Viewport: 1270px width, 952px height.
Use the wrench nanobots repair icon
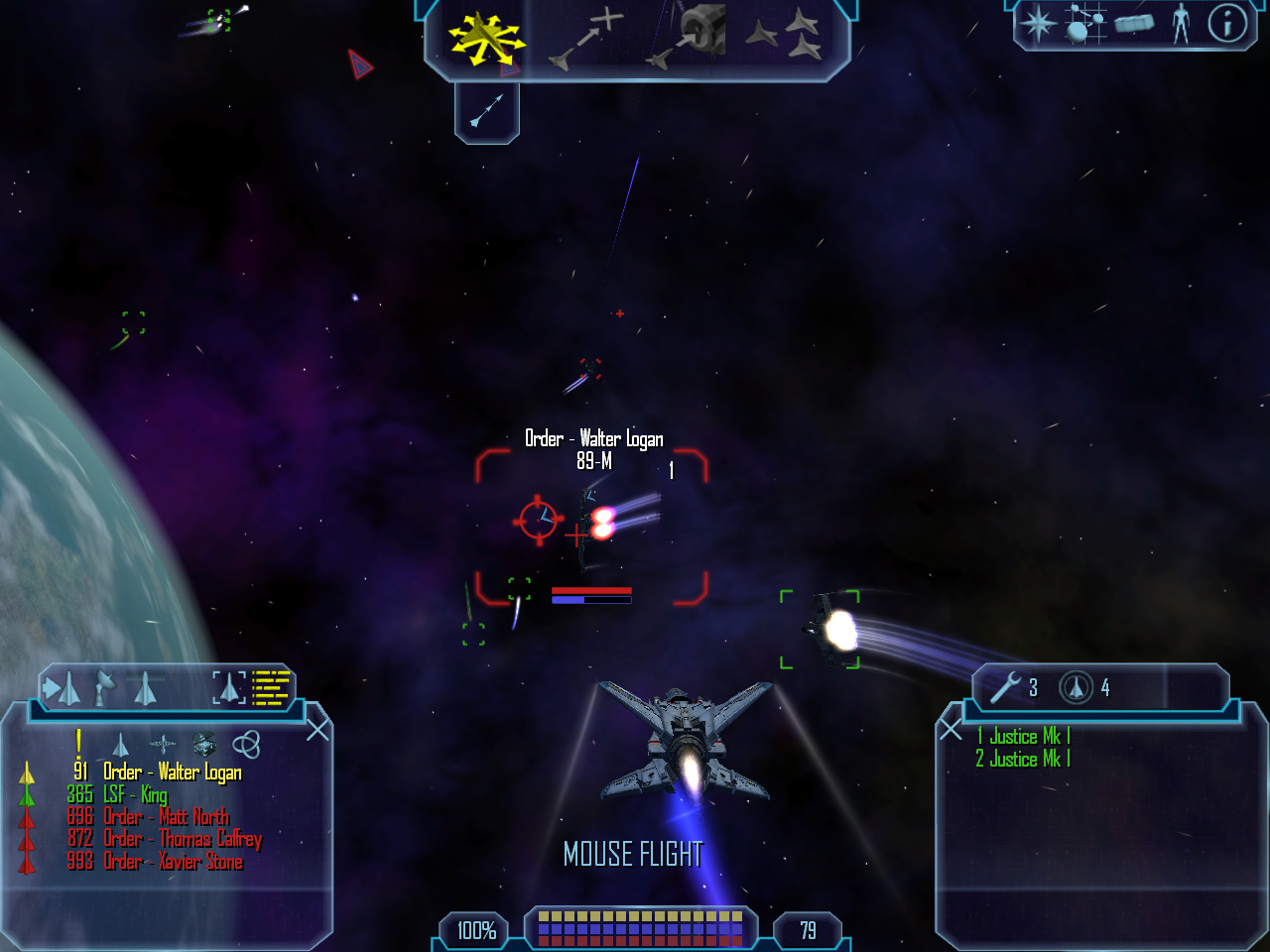click(x=1005, y=687)
